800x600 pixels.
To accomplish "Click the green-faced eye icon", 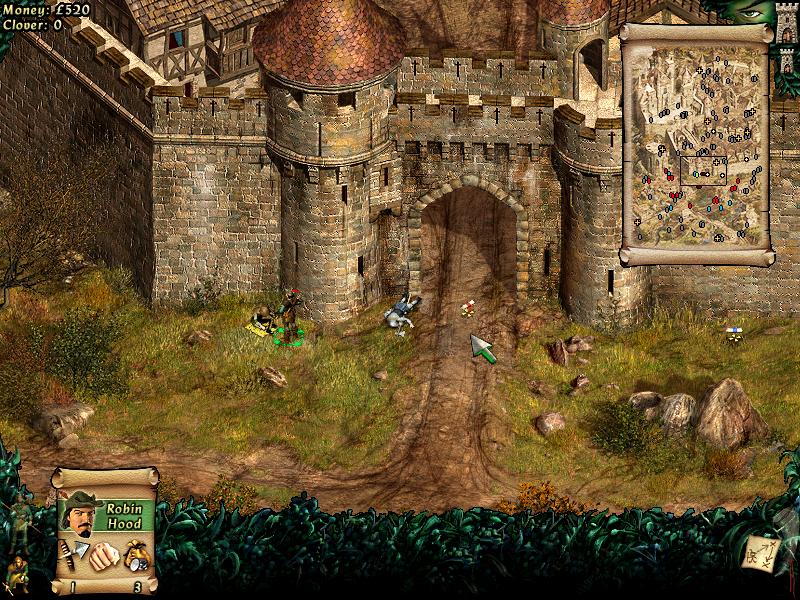I will (x=752, y=12).
